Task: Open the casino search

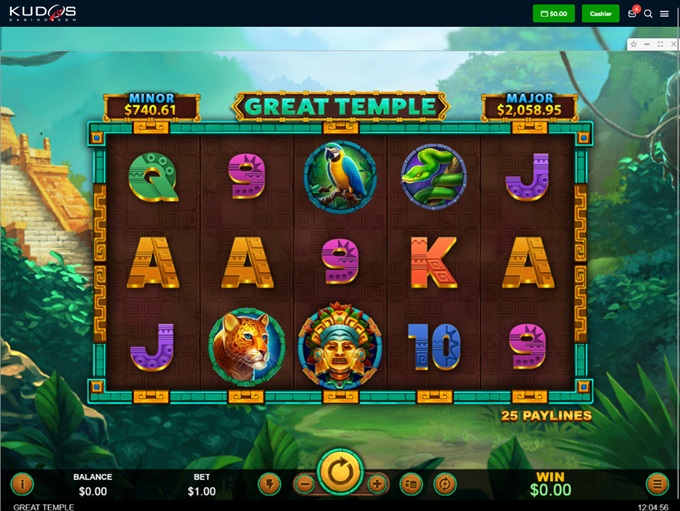Action: [x=648, y=14]
